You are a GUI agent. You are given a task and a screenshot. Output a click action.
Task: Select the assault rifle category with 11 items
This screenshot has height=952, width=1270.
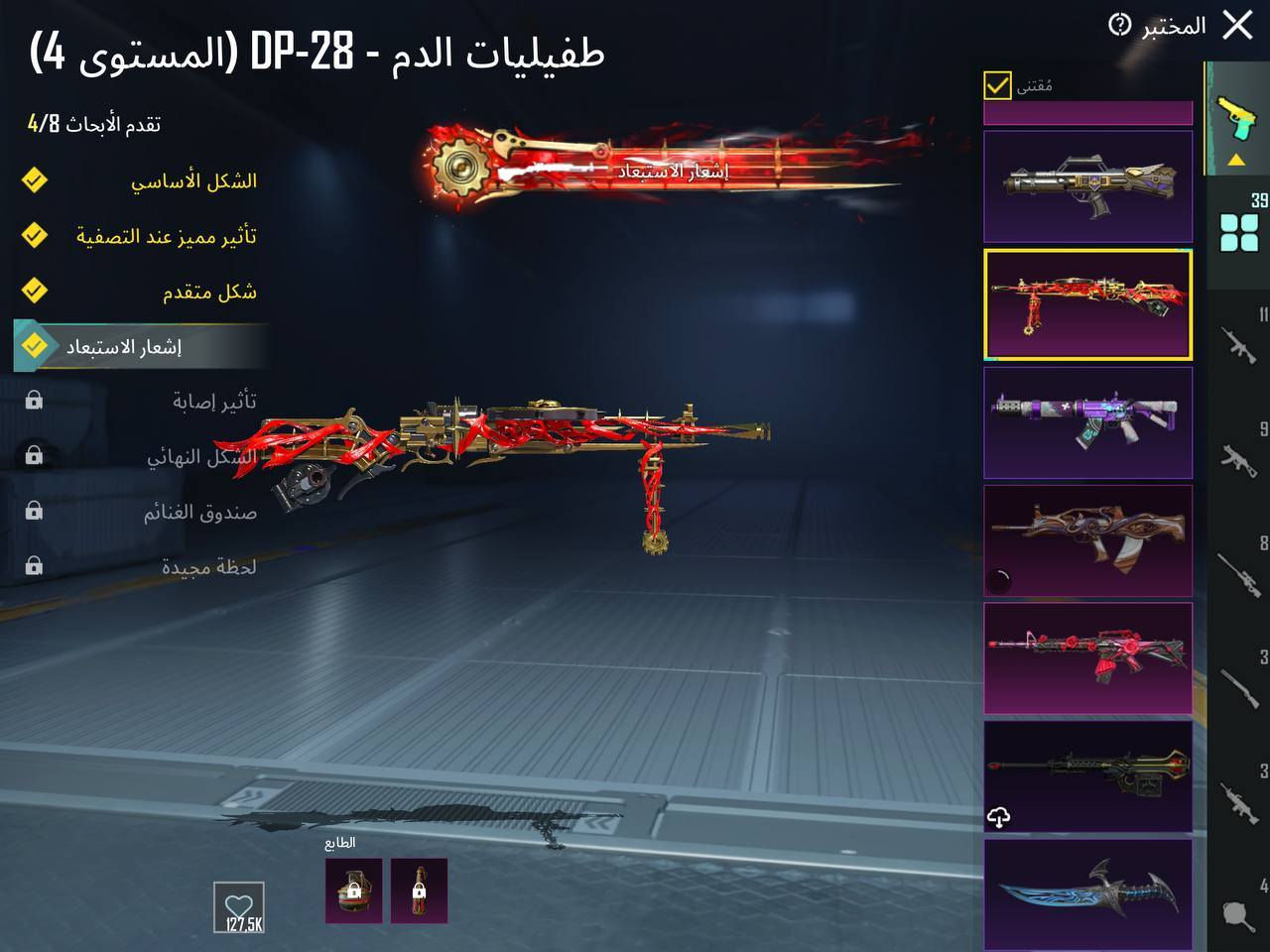pos(1237,347)
